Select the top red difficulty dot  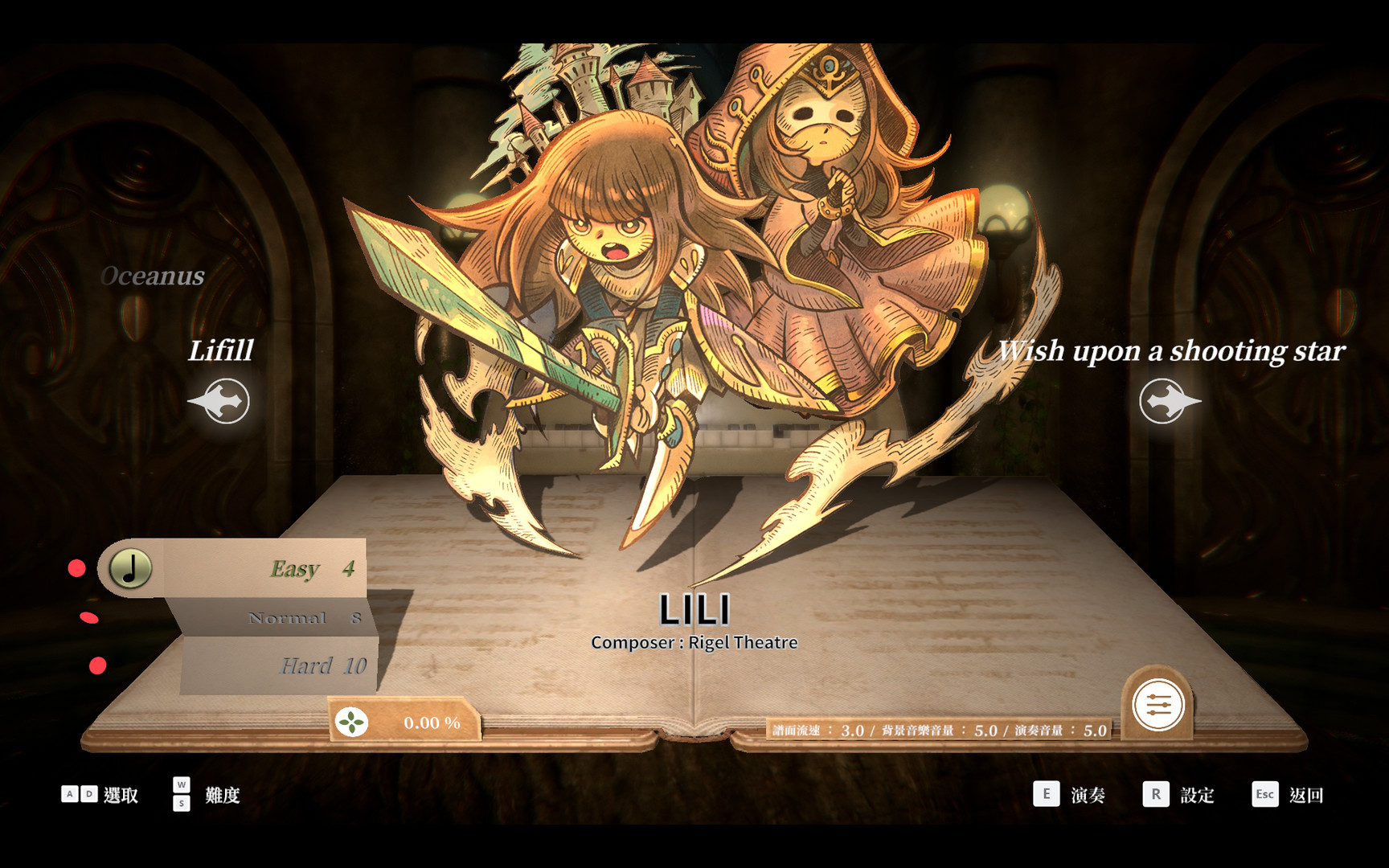coord(77,567)
